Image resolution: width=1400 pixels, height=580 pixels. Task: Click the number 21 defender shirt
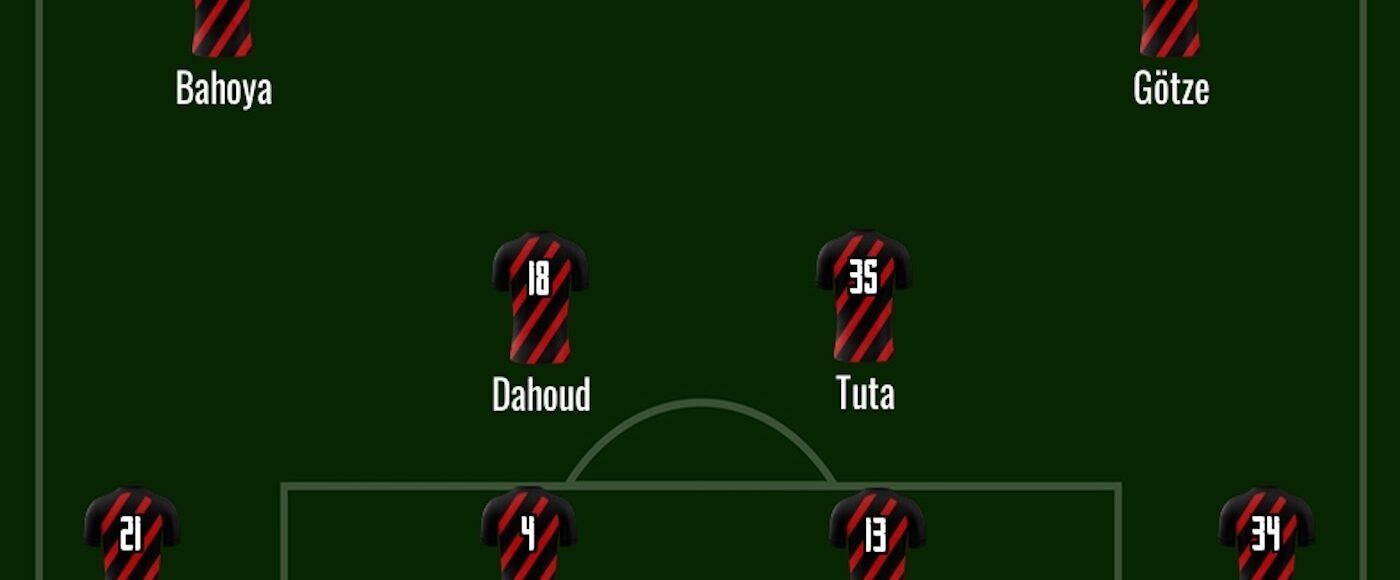pos(132,535)
